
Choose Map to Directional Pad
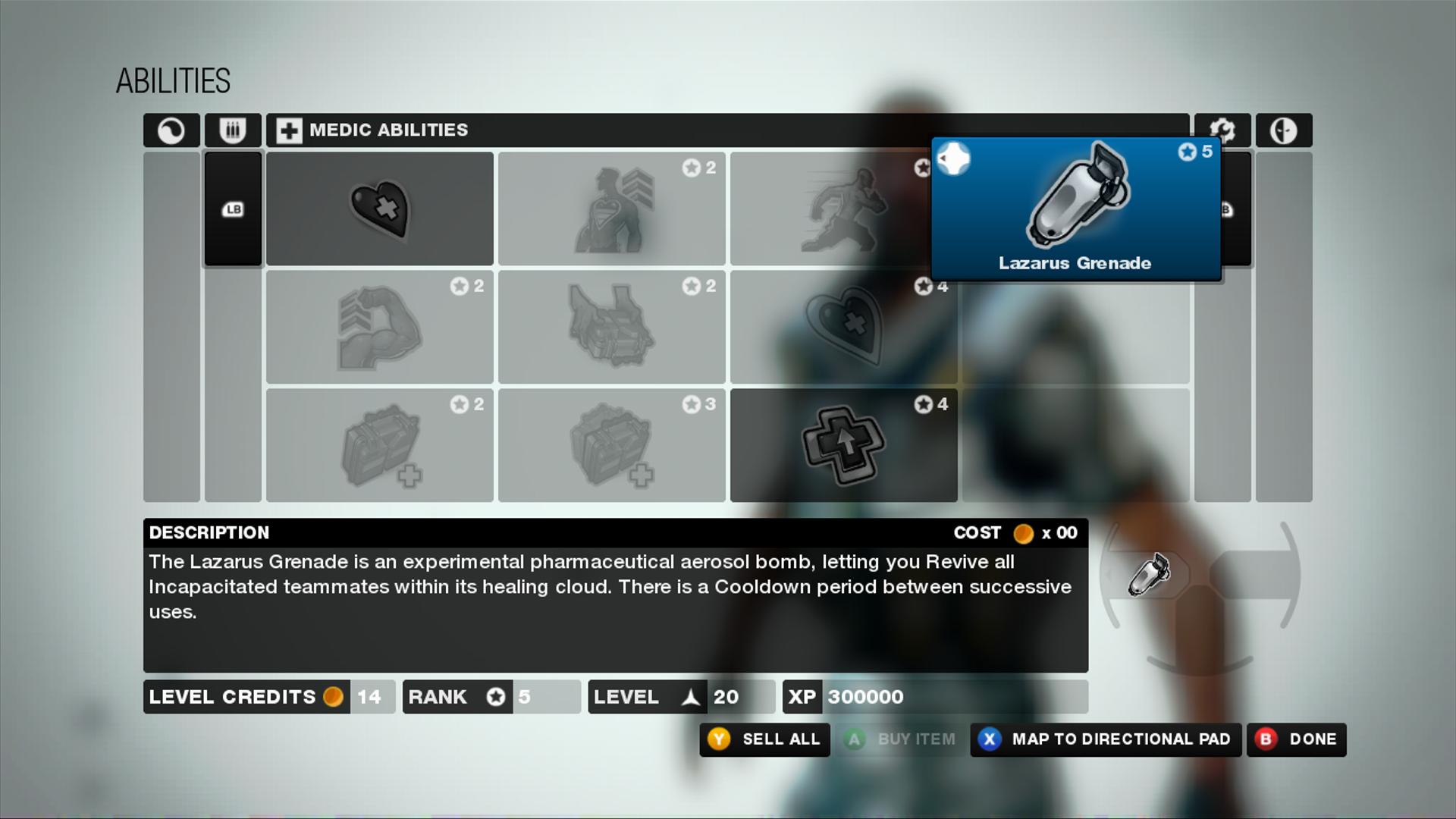(x=1106, y=739)
